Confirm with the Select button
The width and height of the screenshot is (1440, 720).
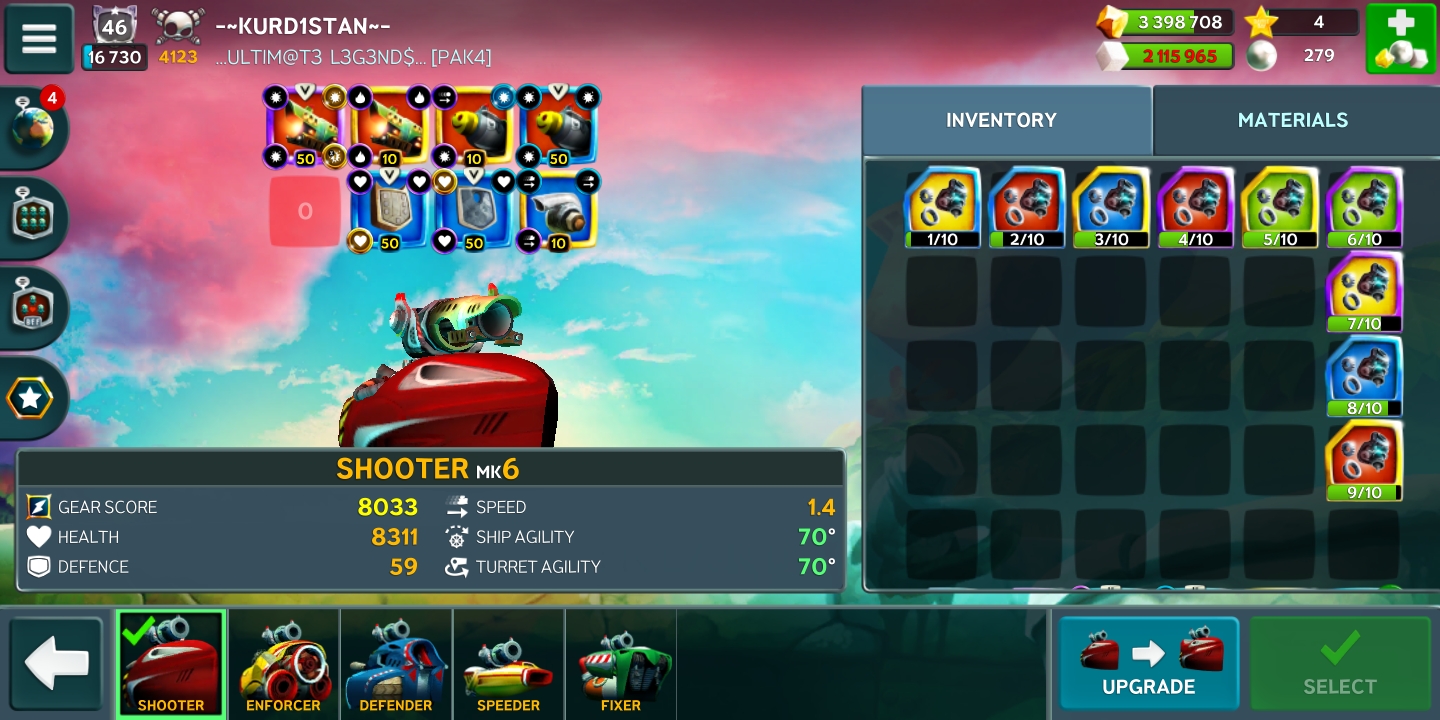point(1339,663)
